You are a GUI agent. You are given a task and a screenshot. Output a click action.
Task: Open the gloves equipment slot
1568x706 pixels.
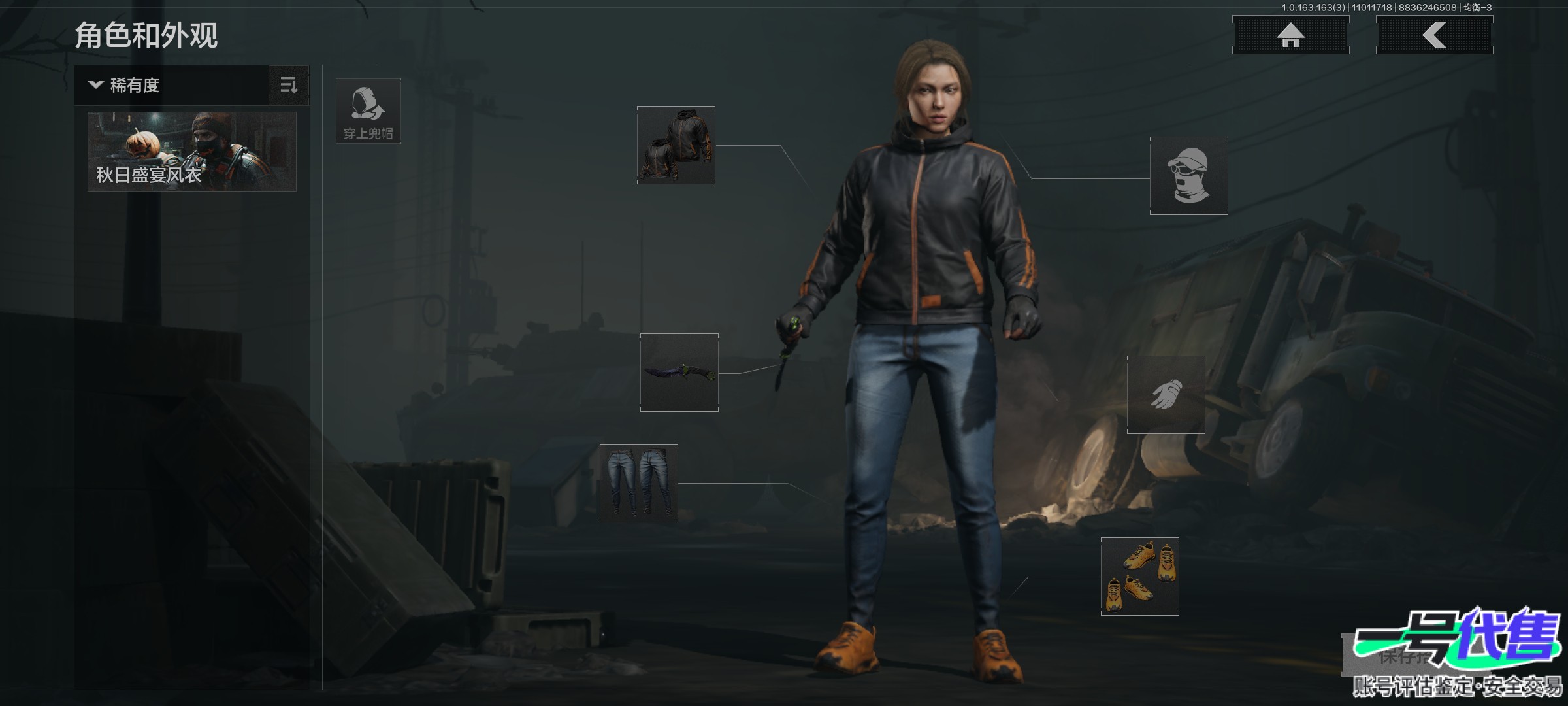pos(1166,395)
